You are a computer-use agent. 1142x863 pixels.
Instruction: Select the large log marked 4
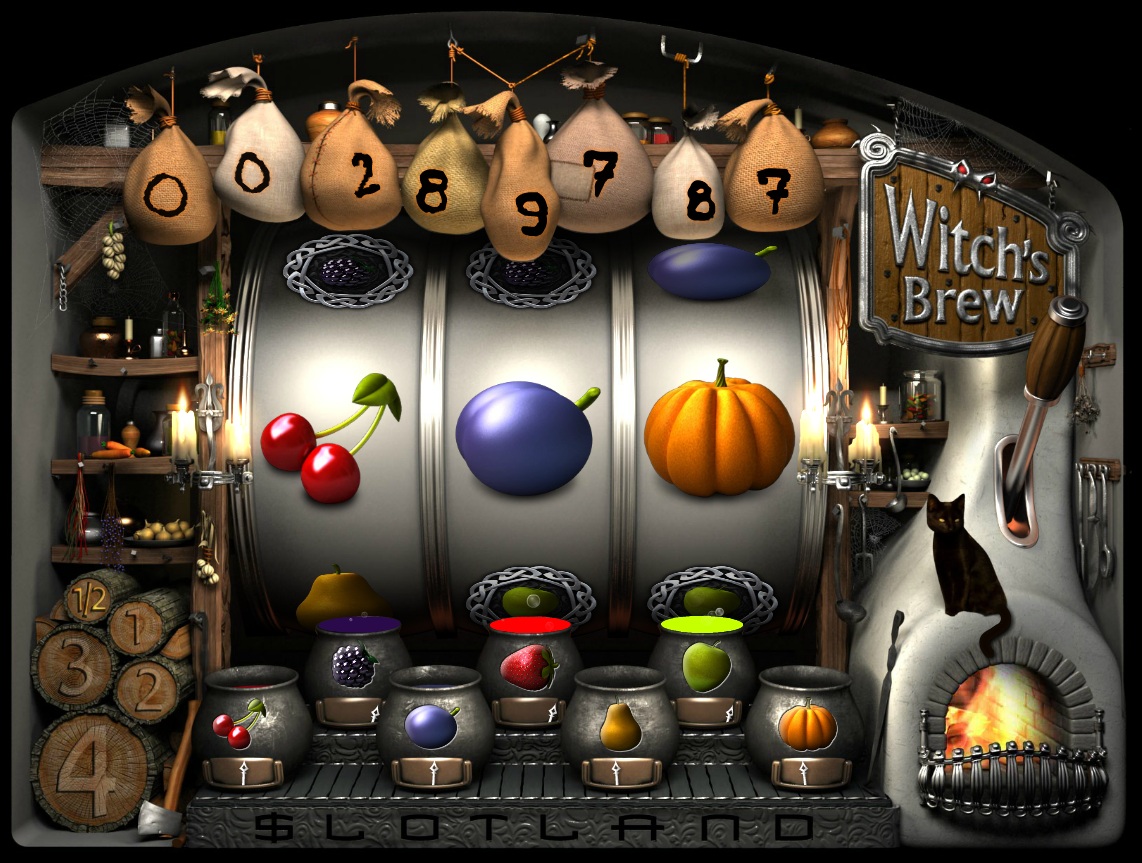pyautogui.click(x=92, y=768)
